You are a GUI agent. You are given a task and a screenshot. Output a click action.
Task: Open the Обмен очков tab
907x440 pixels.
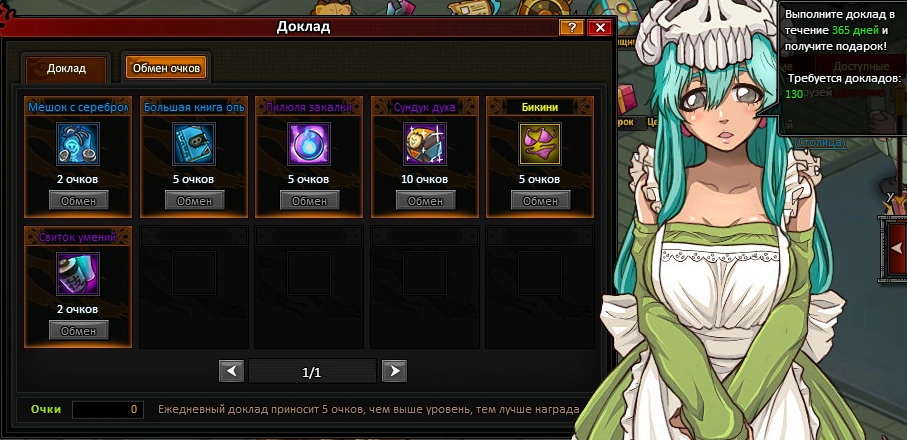[x=166, y=68]
